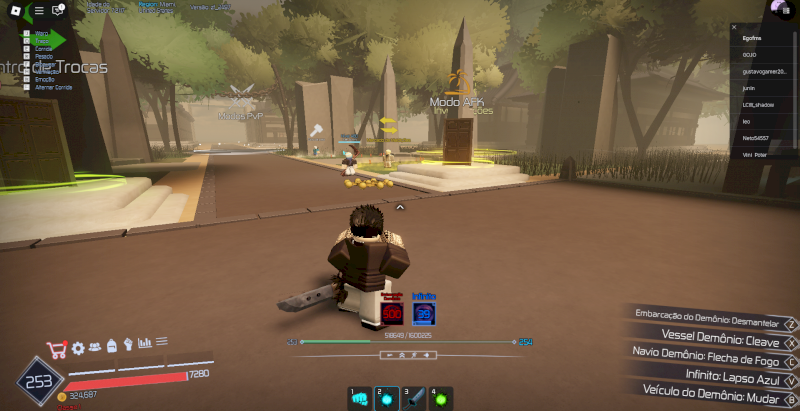800x411 pixels.
Task: Open the Roblox logo menu button
Action: 14,10
